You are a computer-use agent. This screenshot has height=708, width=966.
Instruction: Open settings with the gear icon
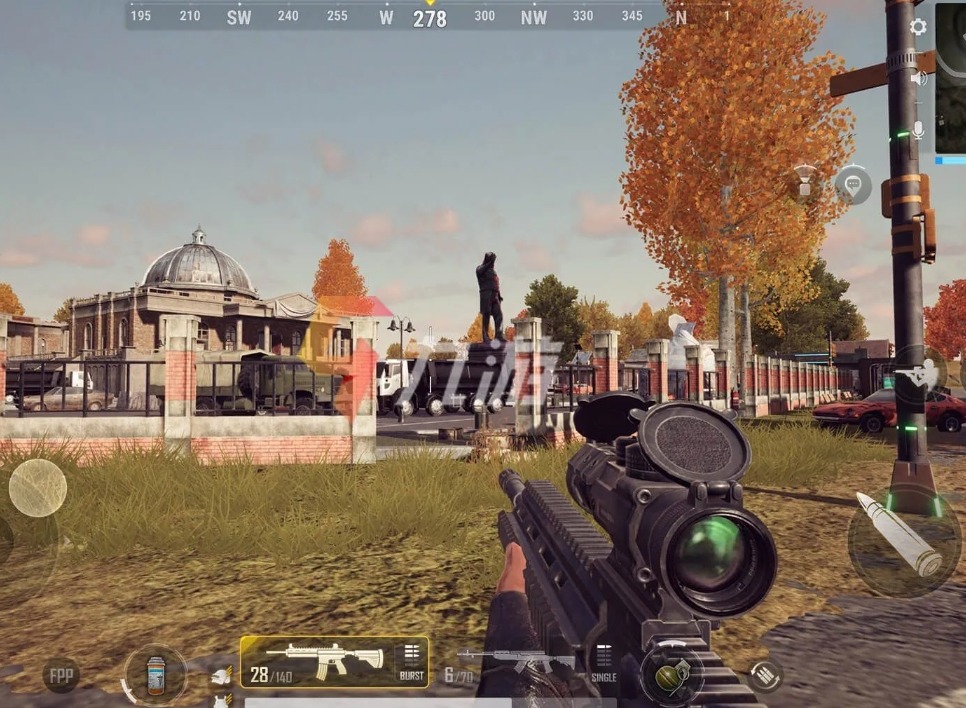(918, 27)
